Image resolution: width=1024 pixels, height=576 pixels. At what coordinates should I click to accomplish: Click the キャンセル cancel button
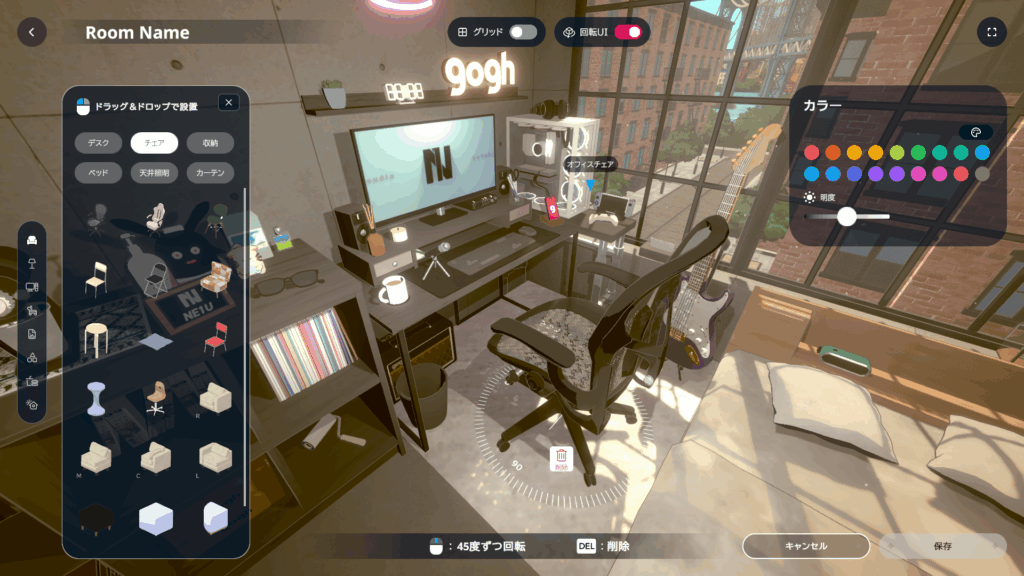[805, 546]
